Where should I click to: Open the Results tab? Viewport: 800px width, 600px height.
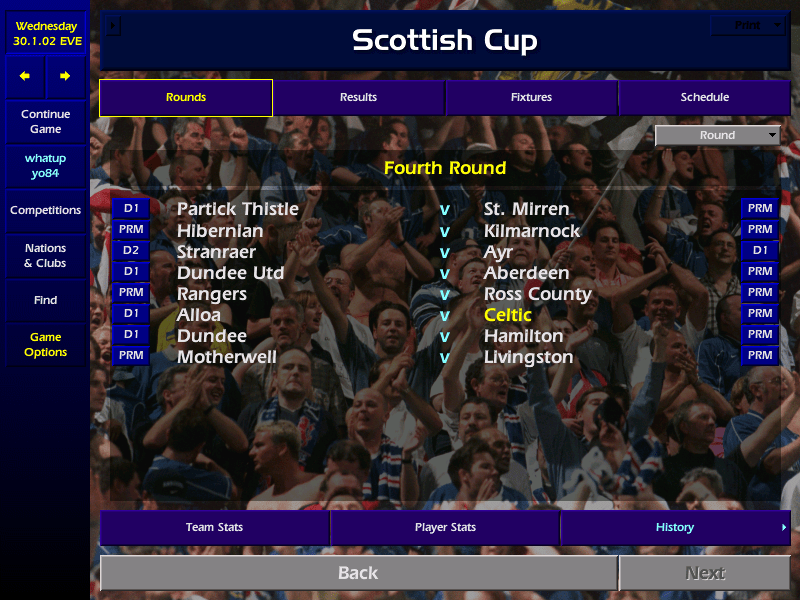(358, 98)
